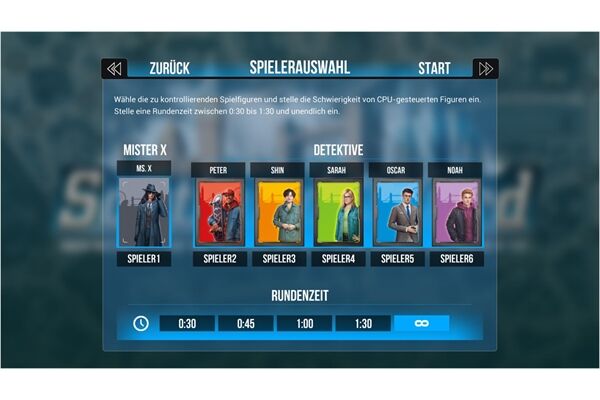Image resolution: width=600 pixels, height=400 pixels.
Task: Start the game with the Start button
Action: pos(434,68)
